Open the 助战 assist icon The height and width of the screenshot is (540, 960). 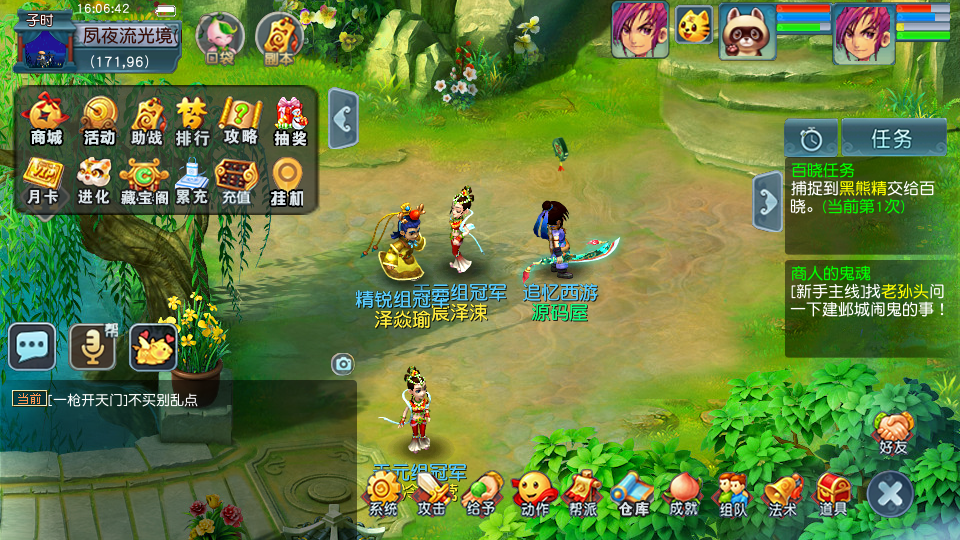(147, 120)
